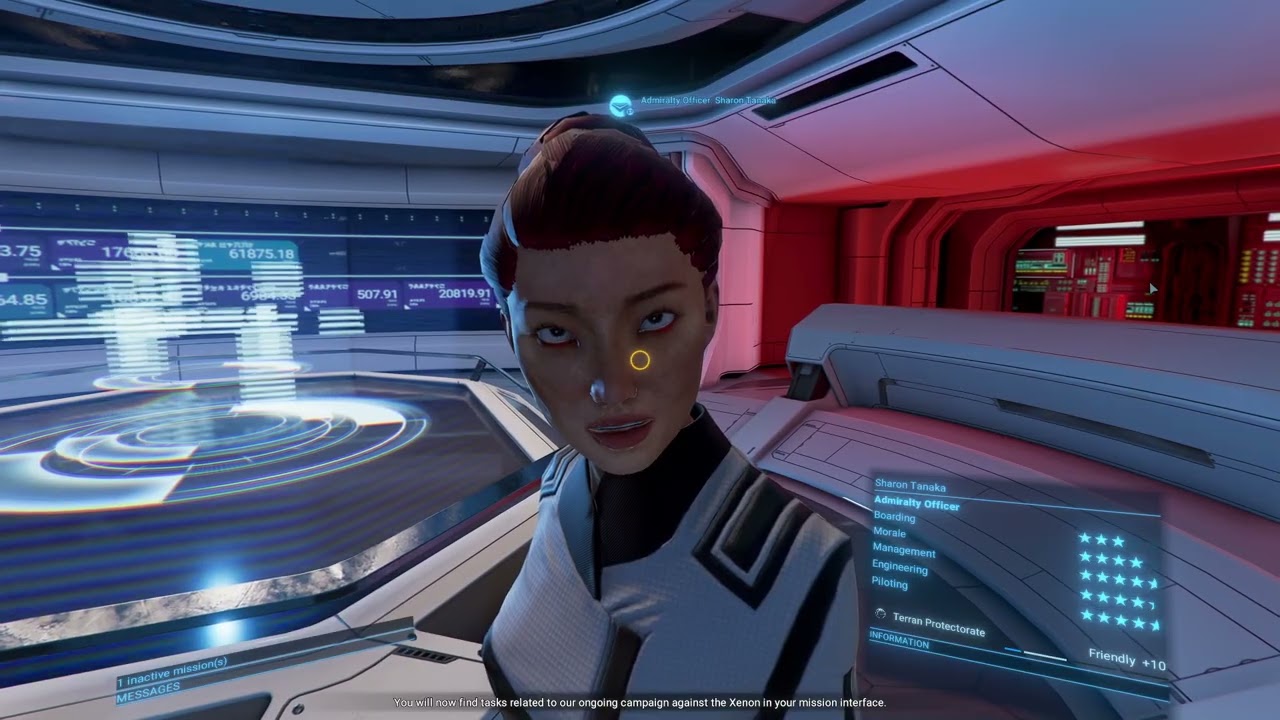Open the MESSAGES ticker panel
The height and width of the screenshot is (720, 1280).
coord(148,688)
